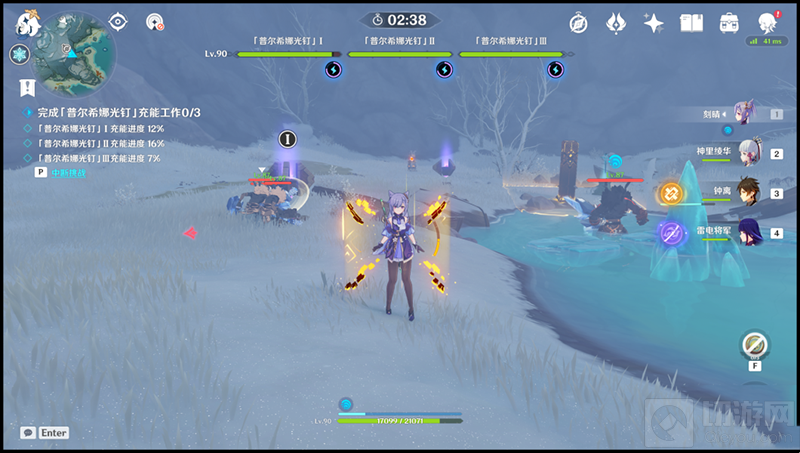Viewport: 800px width, 453px height.
Task: Click the 中断挑战 abort challenge label
Action: 68,173
